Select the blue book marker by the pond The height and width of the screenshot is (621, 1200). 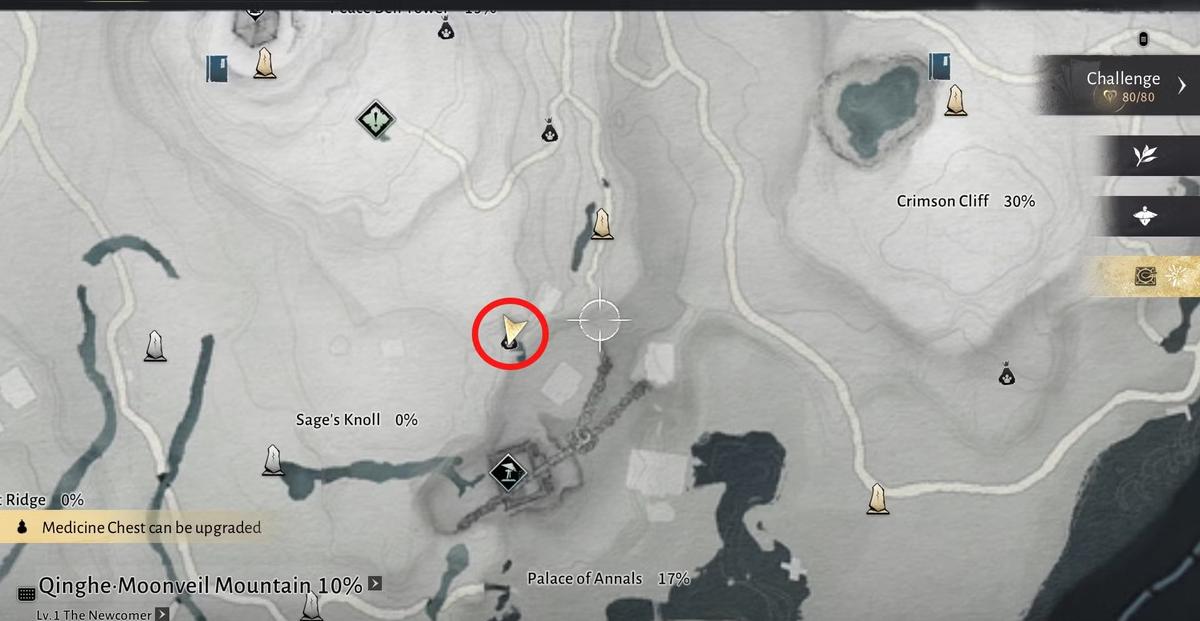(938, 67)
